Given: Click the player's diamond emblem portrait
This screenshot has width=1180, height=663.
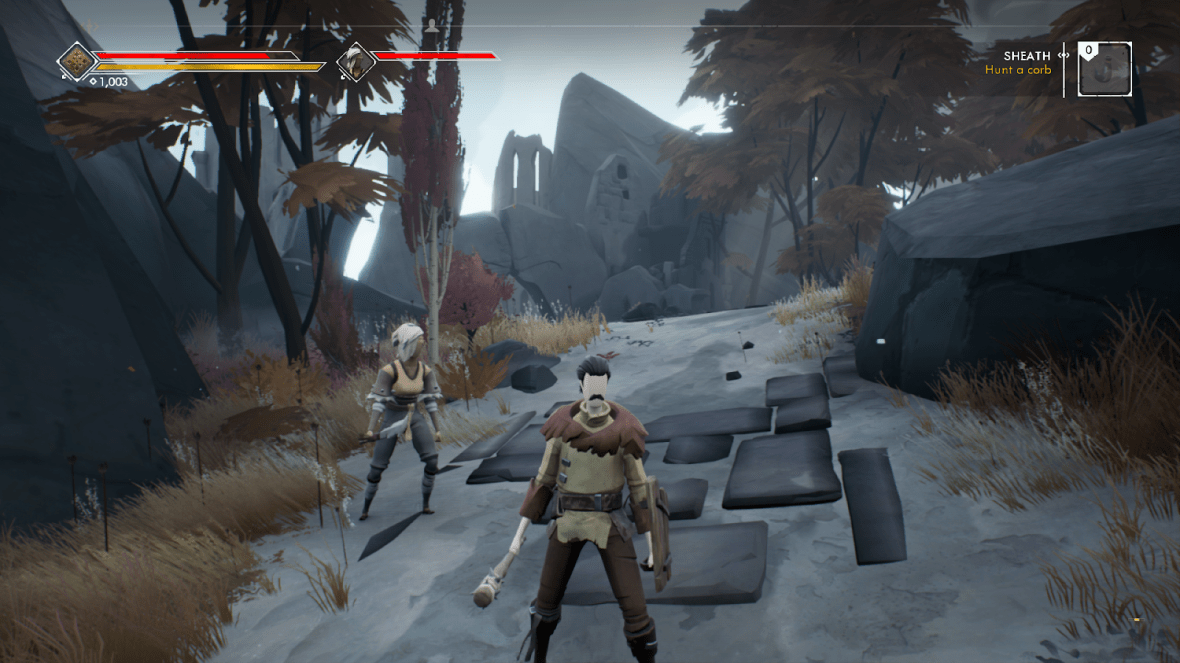Looking at the screenshot, I should coord(77,61).
